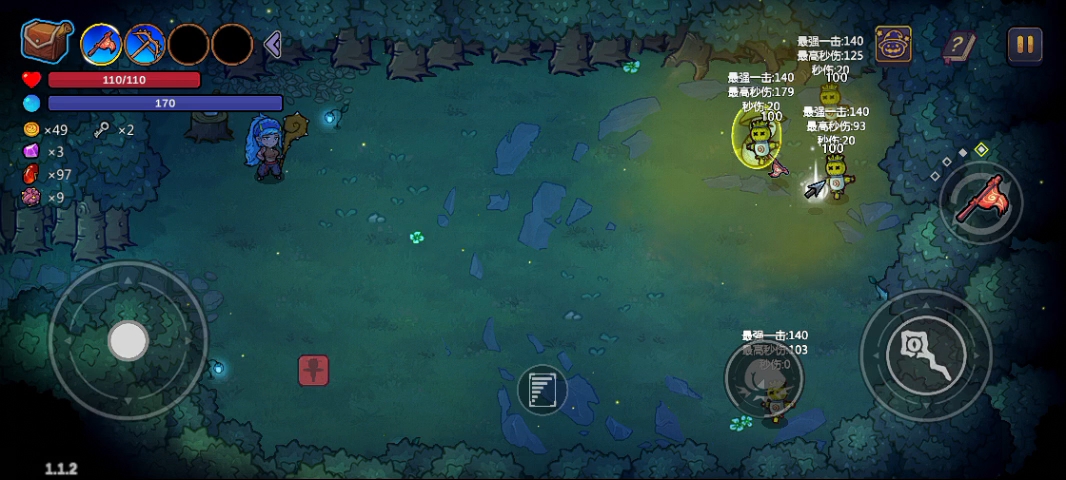Activate the round skill button left of attack
Viewport: 1066px width, 480px height.
click(763, 377)
